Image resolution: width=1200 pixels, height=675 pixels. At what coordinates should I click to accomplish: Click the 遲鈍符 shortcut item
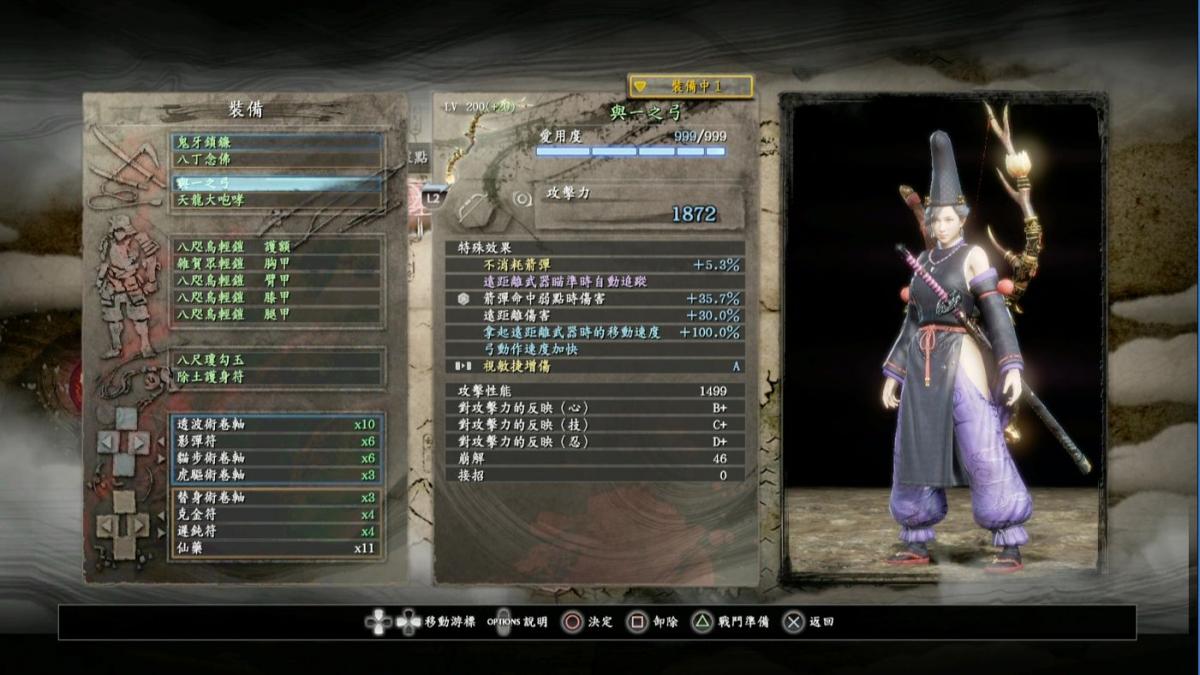pos(276,531)
